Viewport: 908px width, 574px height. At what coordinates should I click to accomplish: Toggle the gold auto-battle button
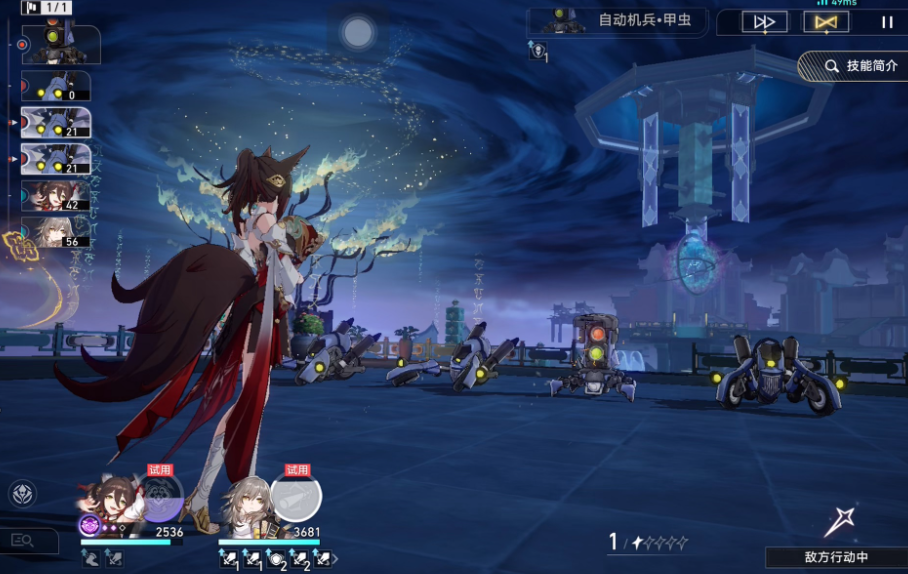pos(826,22)
